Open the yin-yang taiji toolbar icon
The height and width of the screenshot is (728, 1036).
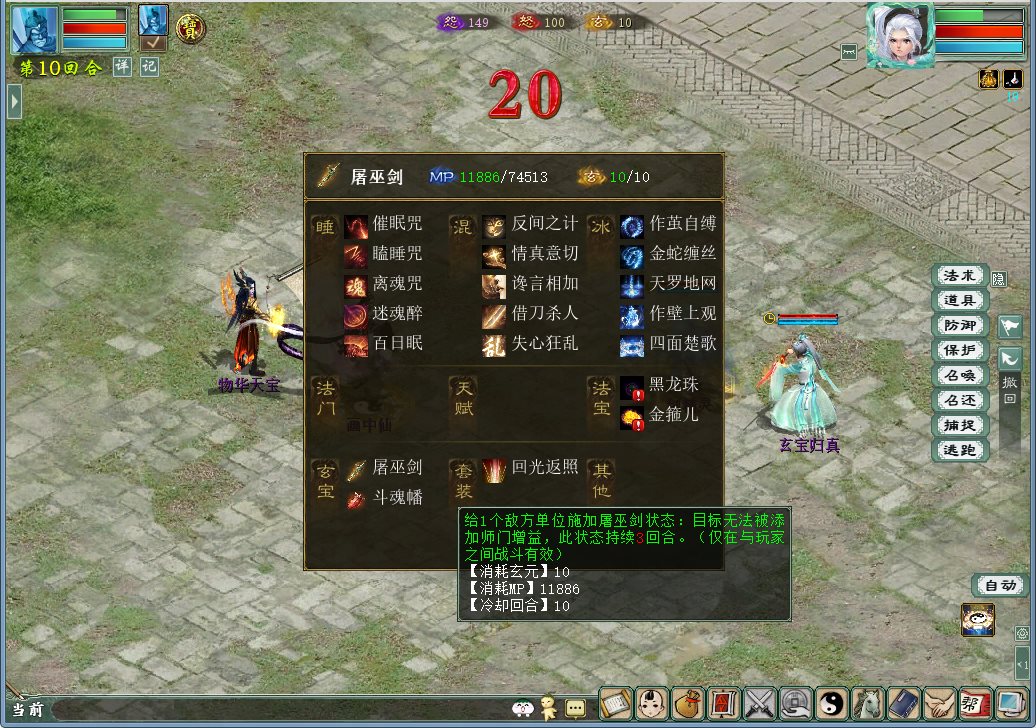tap(832, 703)
